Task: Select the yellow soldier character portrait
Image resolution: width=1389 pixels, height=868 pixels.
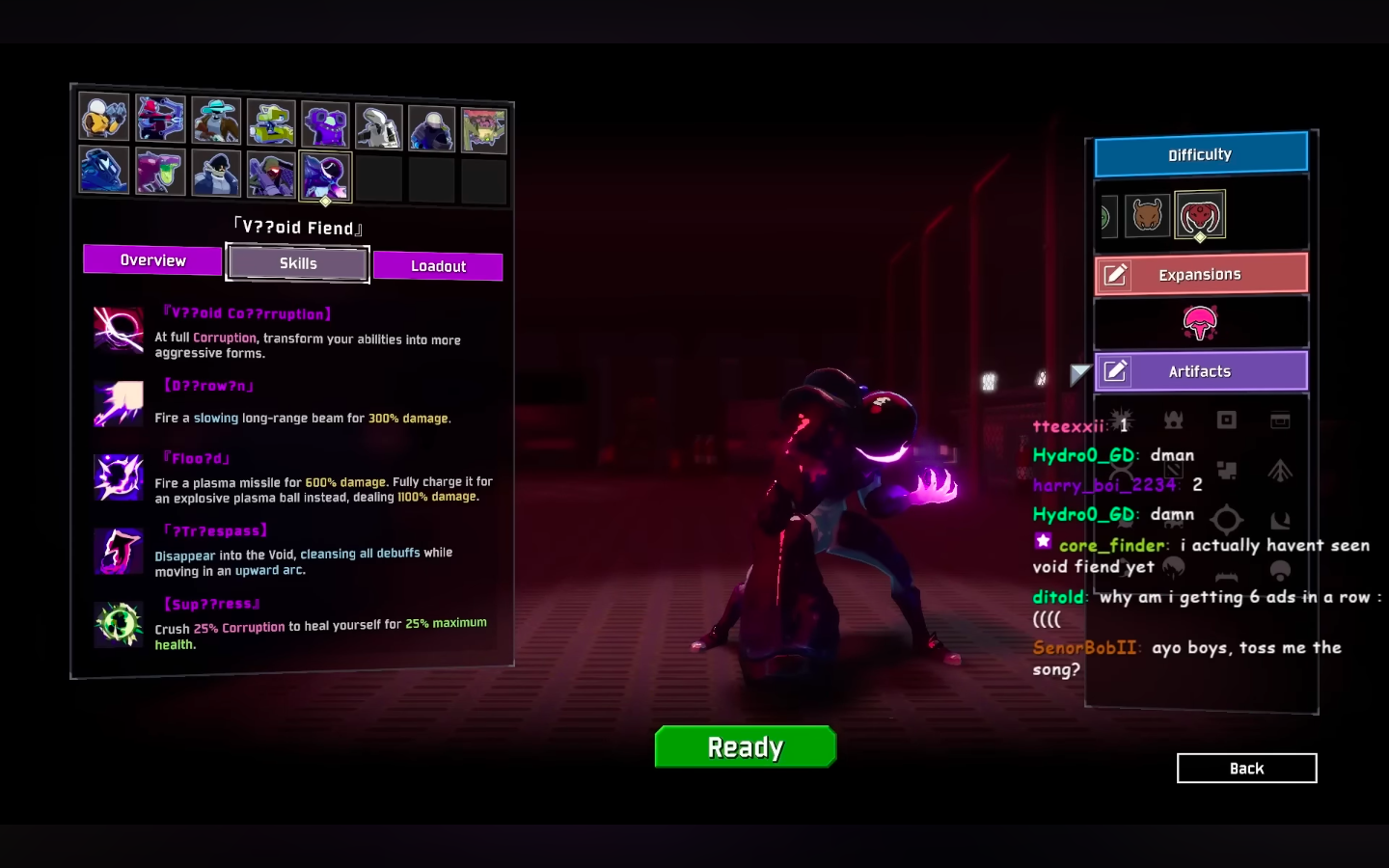Action: pyautogui.click(x=103, y=116)
